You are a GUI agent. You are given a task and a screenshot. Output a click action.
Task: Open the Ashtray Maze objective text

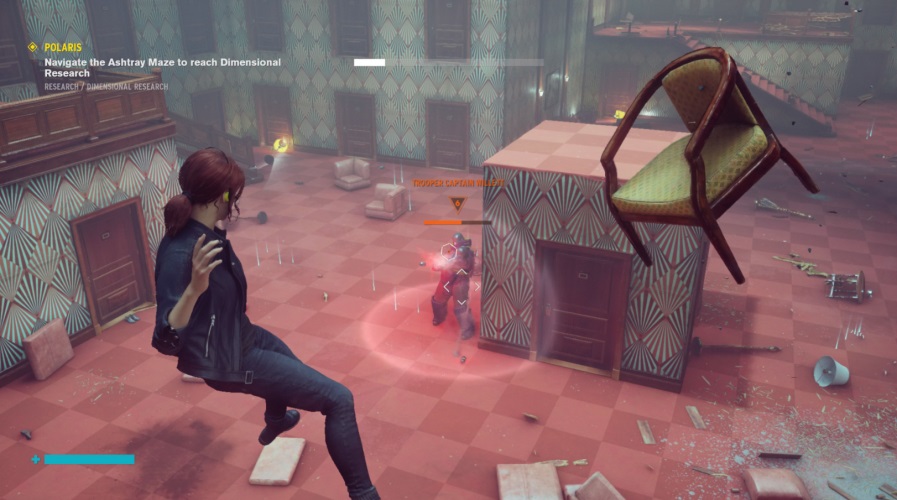tap(161, 67)
